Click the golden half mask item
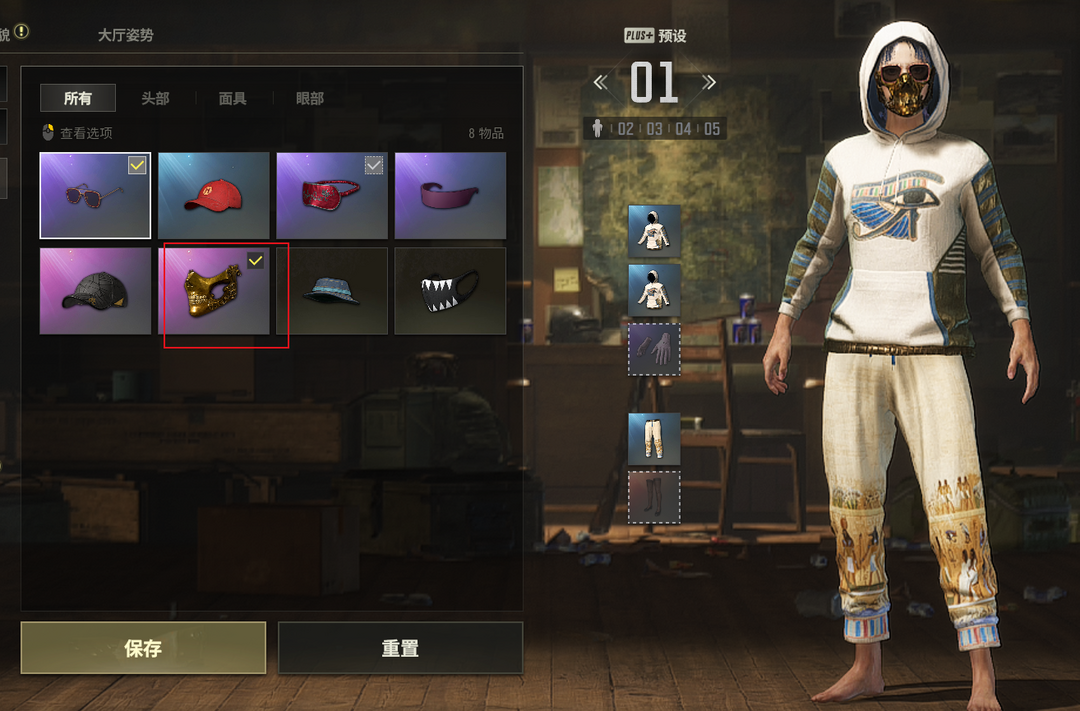 (213, 291)
